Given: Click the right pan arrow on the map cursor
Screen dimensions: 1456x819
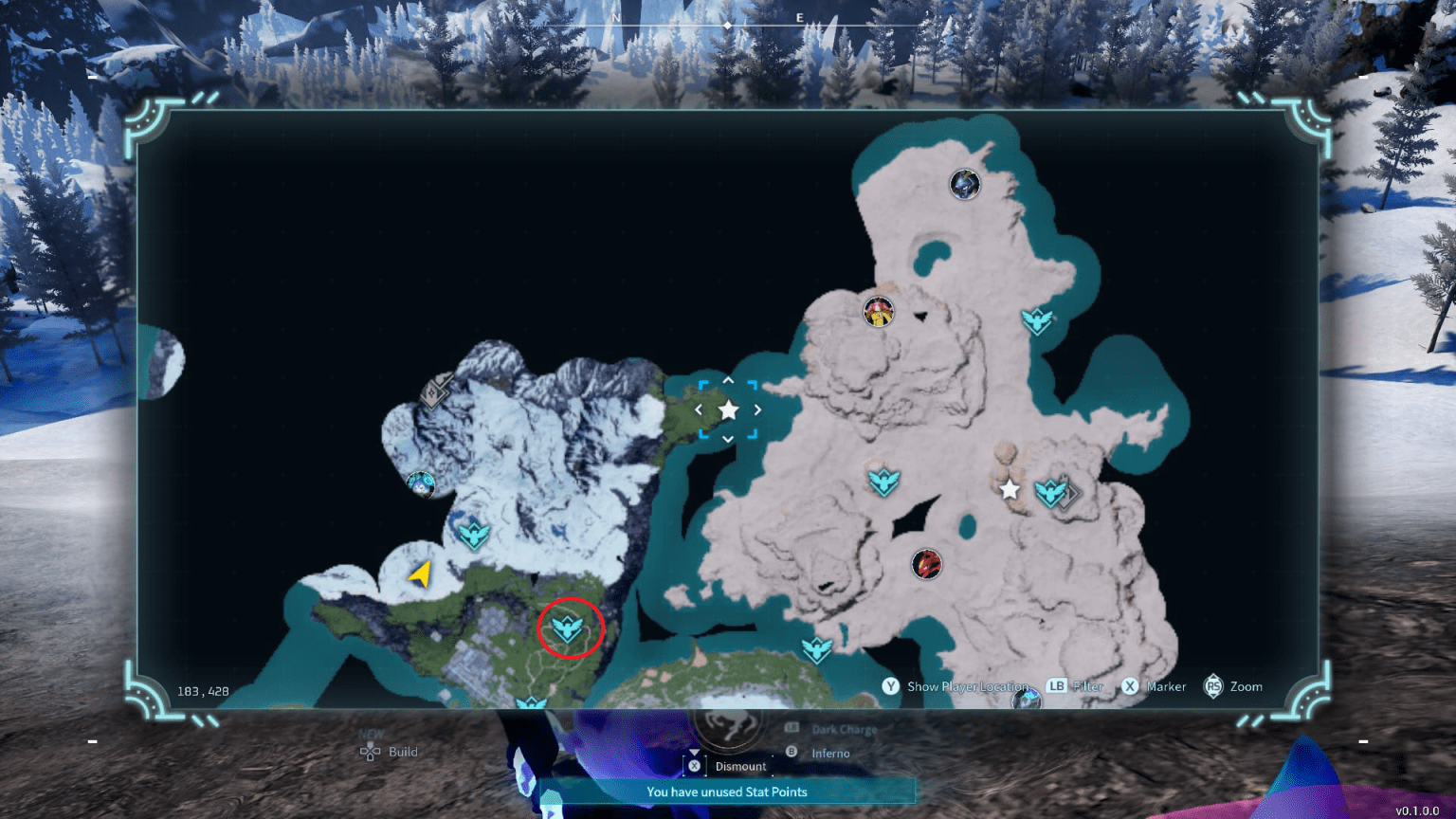Looking at the screenshot, I should 755,409.
